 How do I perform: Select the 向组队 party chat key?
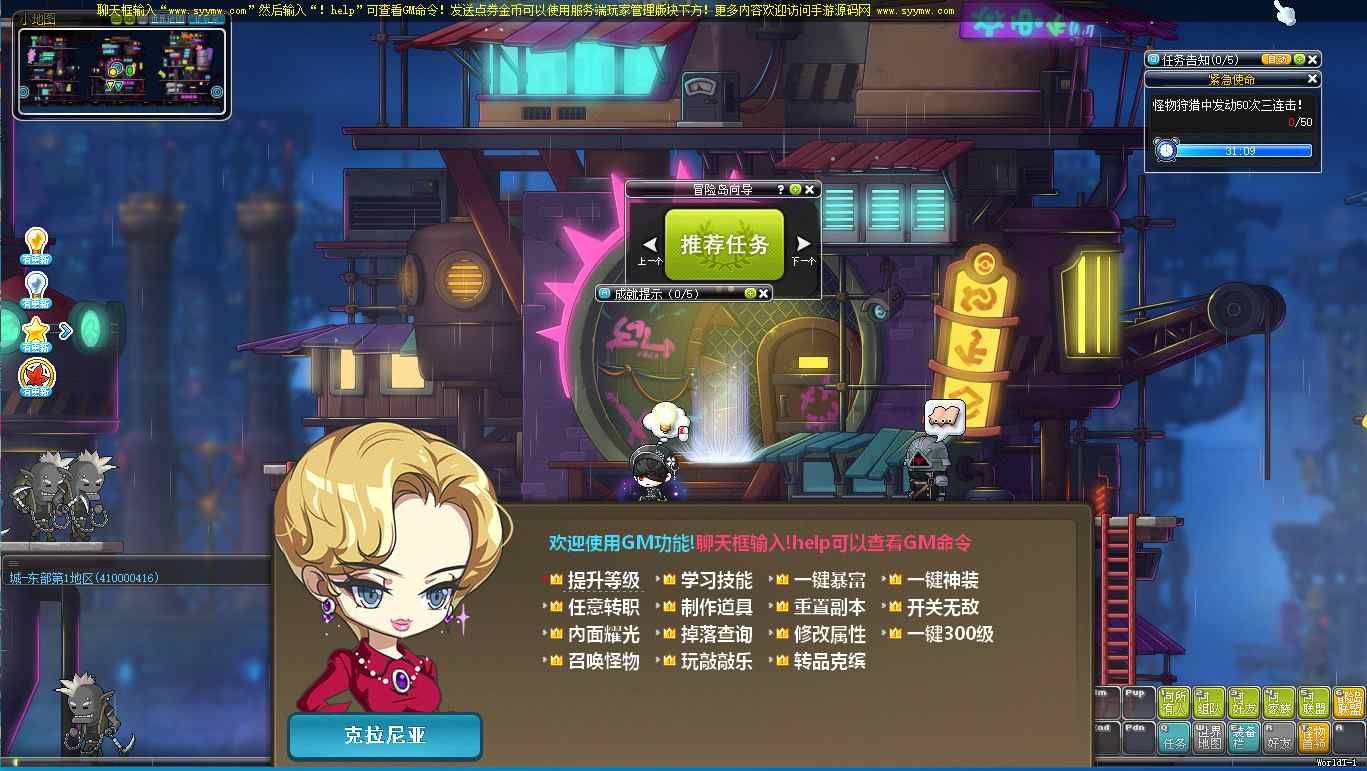click(1208, 700)
